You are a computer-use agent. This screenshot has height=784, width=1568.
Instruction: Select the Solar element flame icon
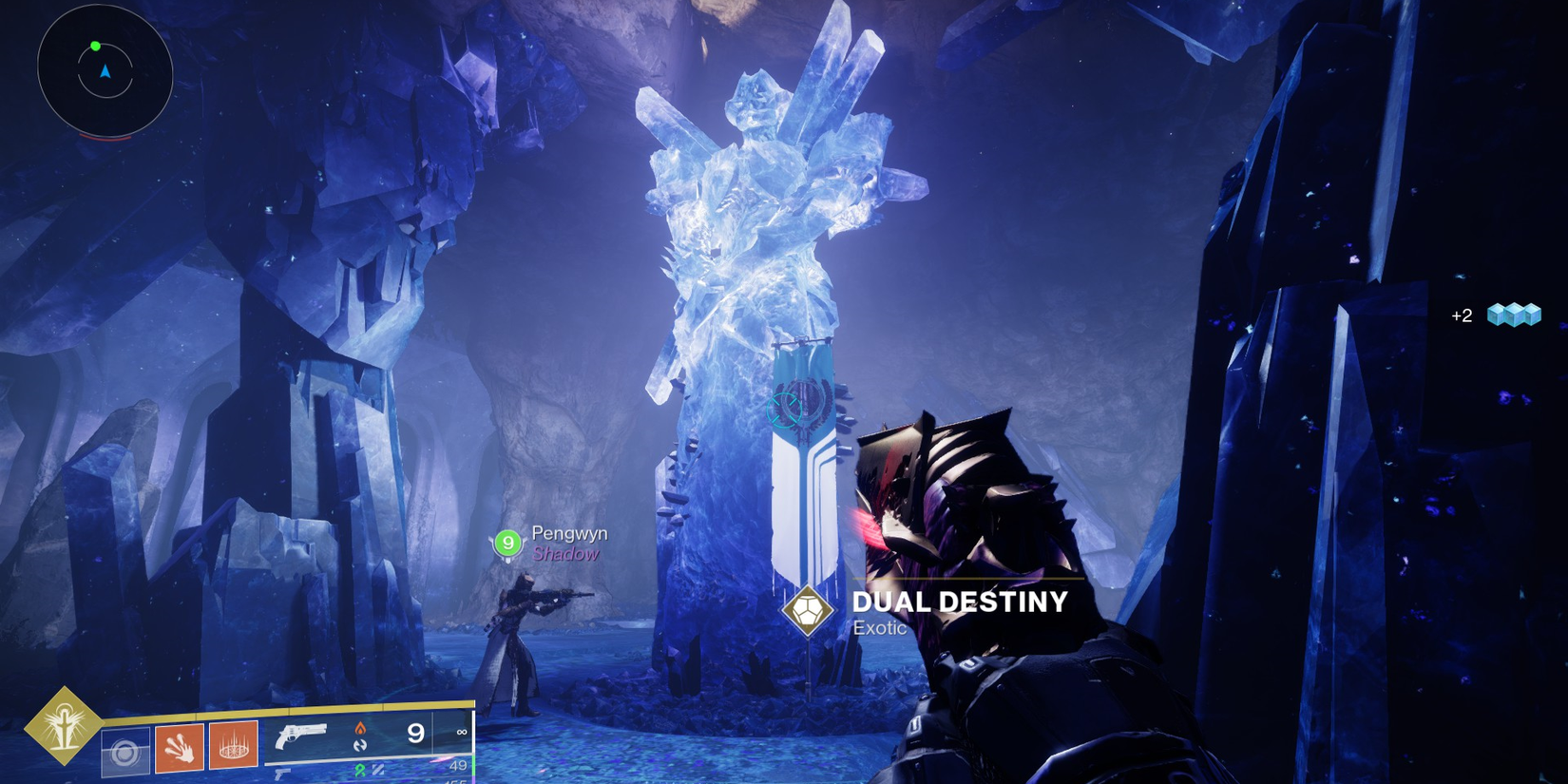pyautogui.click(x=361, y=728)
